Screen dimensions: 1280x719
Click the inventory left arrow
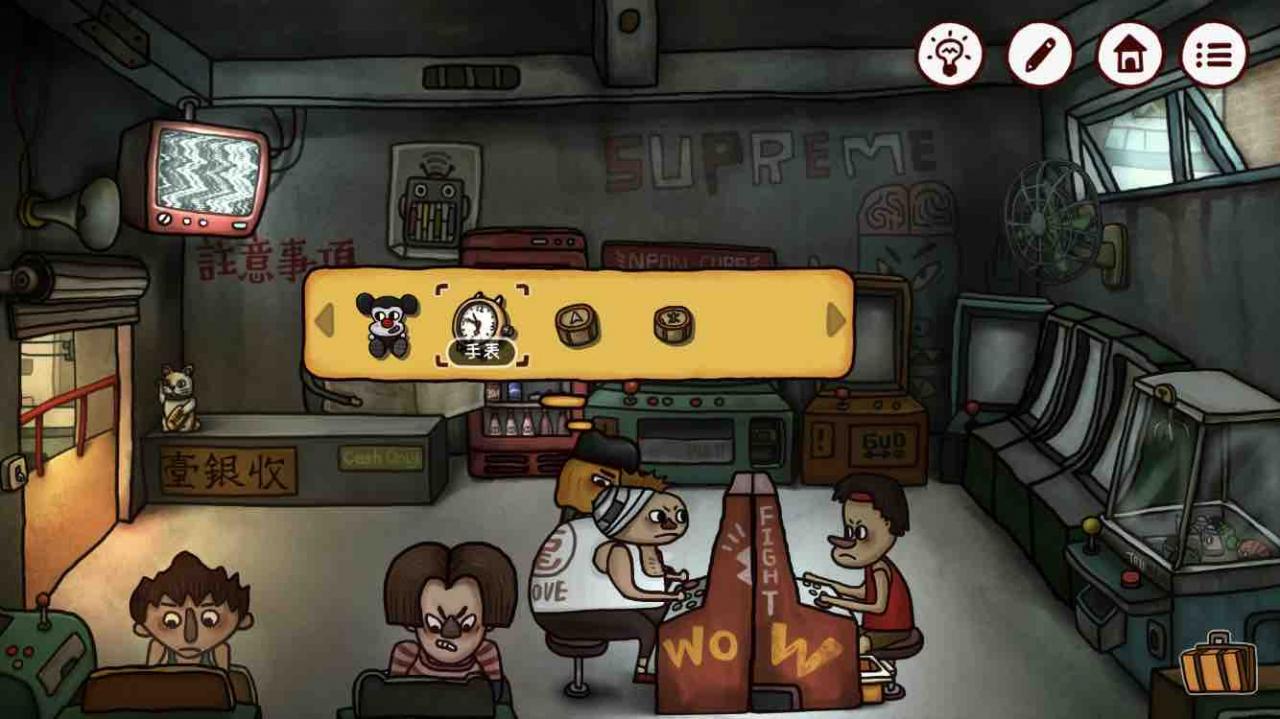point(324,321)
